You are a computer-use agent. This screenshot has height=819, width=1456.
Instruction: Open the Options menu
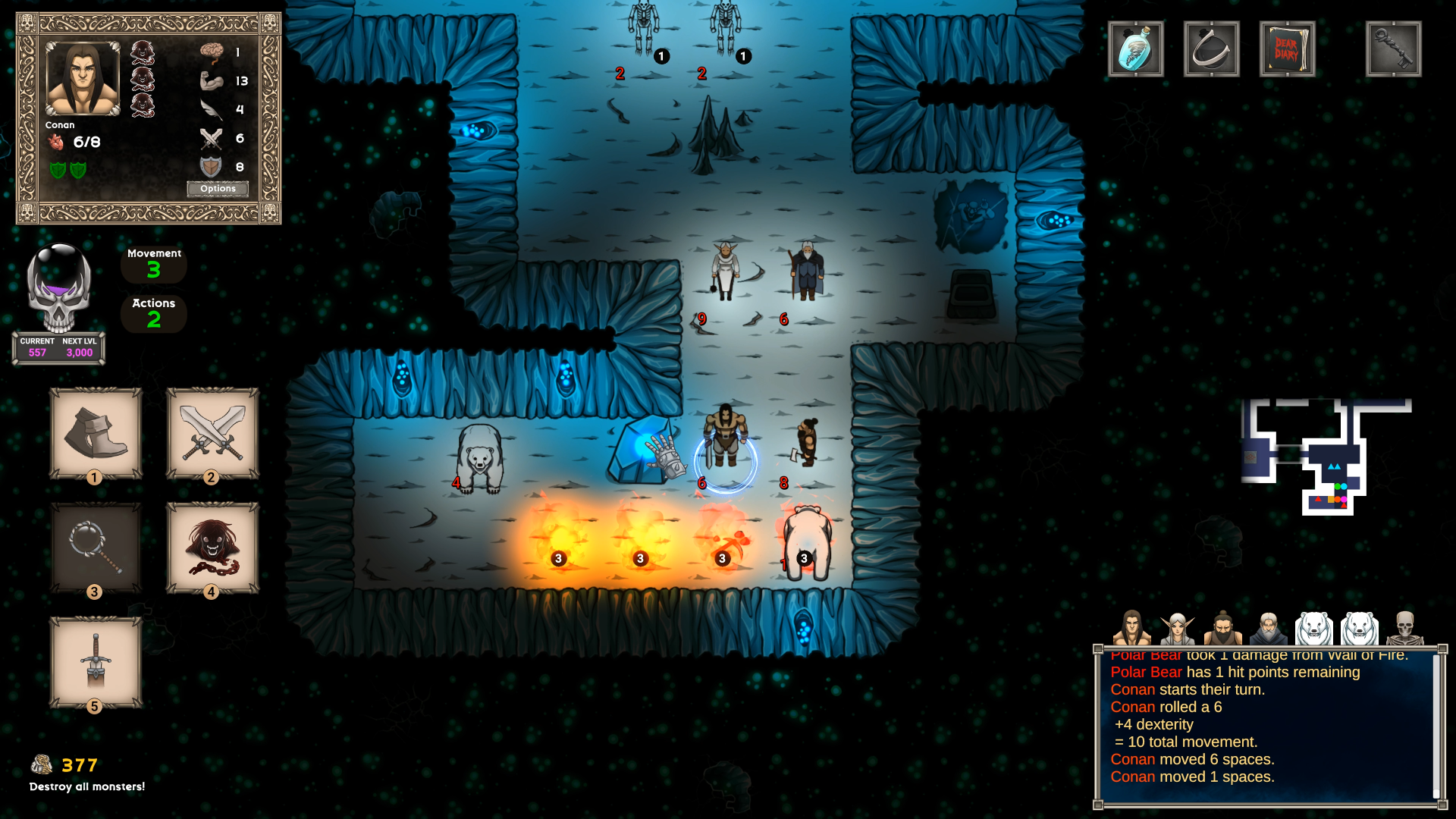(x=218, y=189)
